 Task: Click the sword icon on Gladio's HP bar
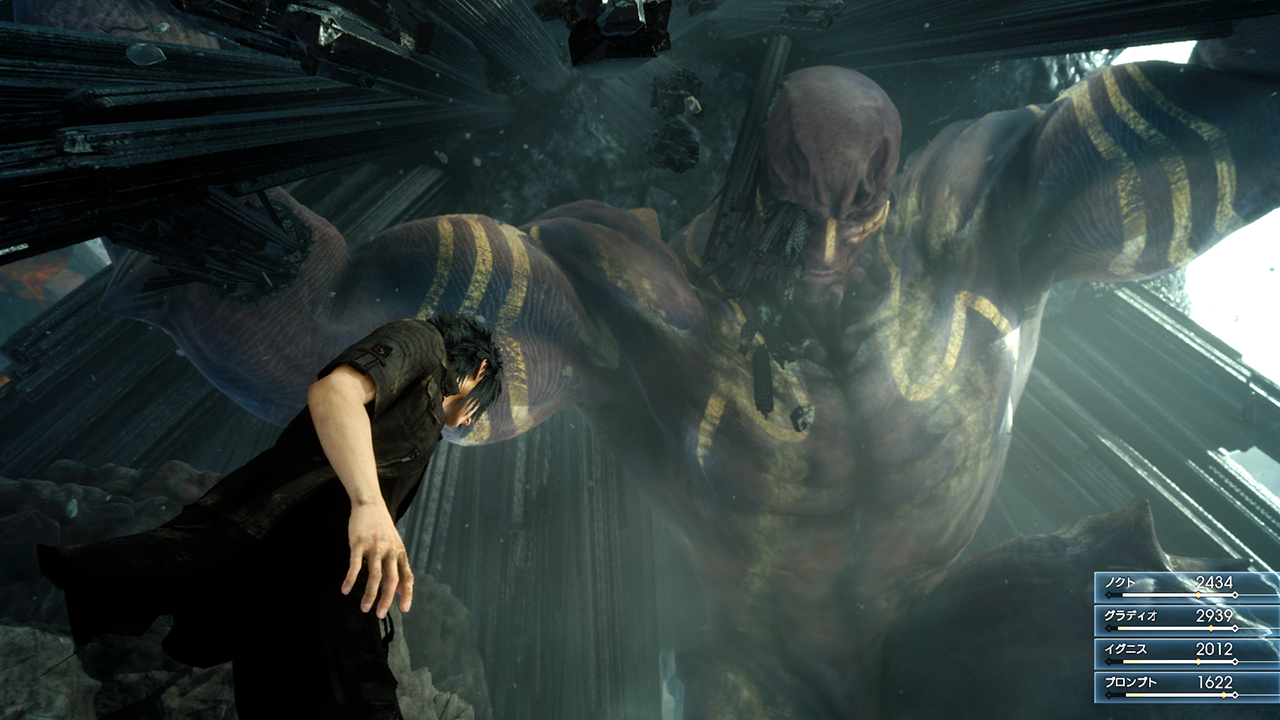(1108, 628)
